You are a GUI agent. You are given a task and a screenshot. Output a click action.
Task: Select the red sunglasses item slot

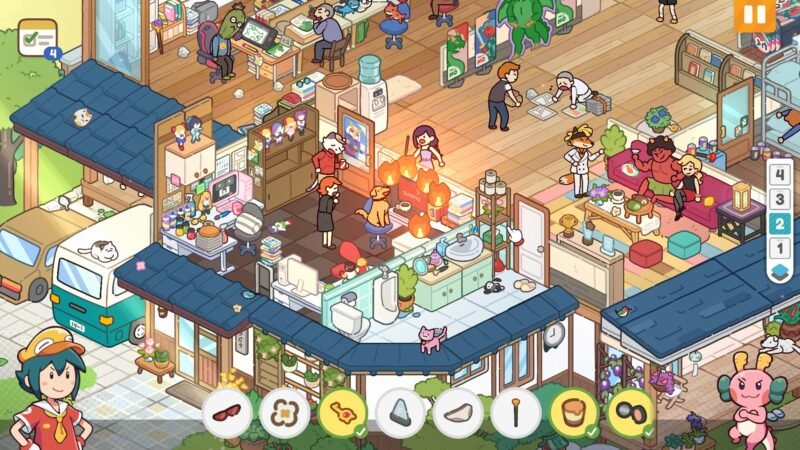(x=227, y=413)
